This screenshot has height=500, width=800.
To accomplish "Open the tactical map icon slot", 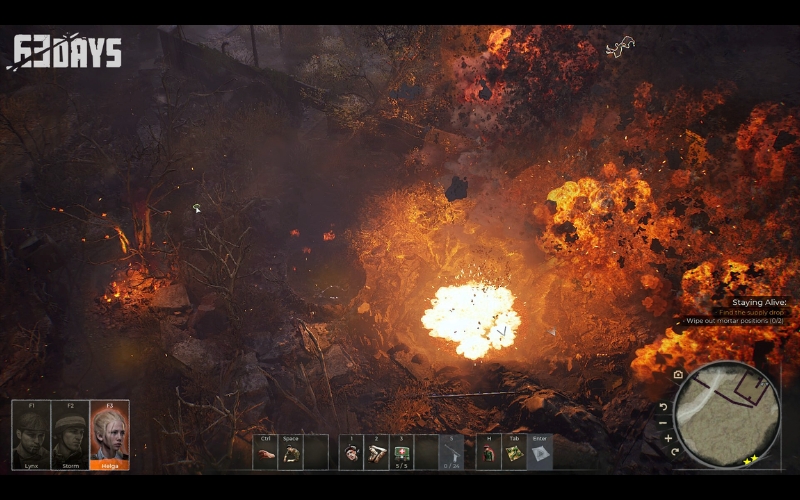I will tap(514, 453).
